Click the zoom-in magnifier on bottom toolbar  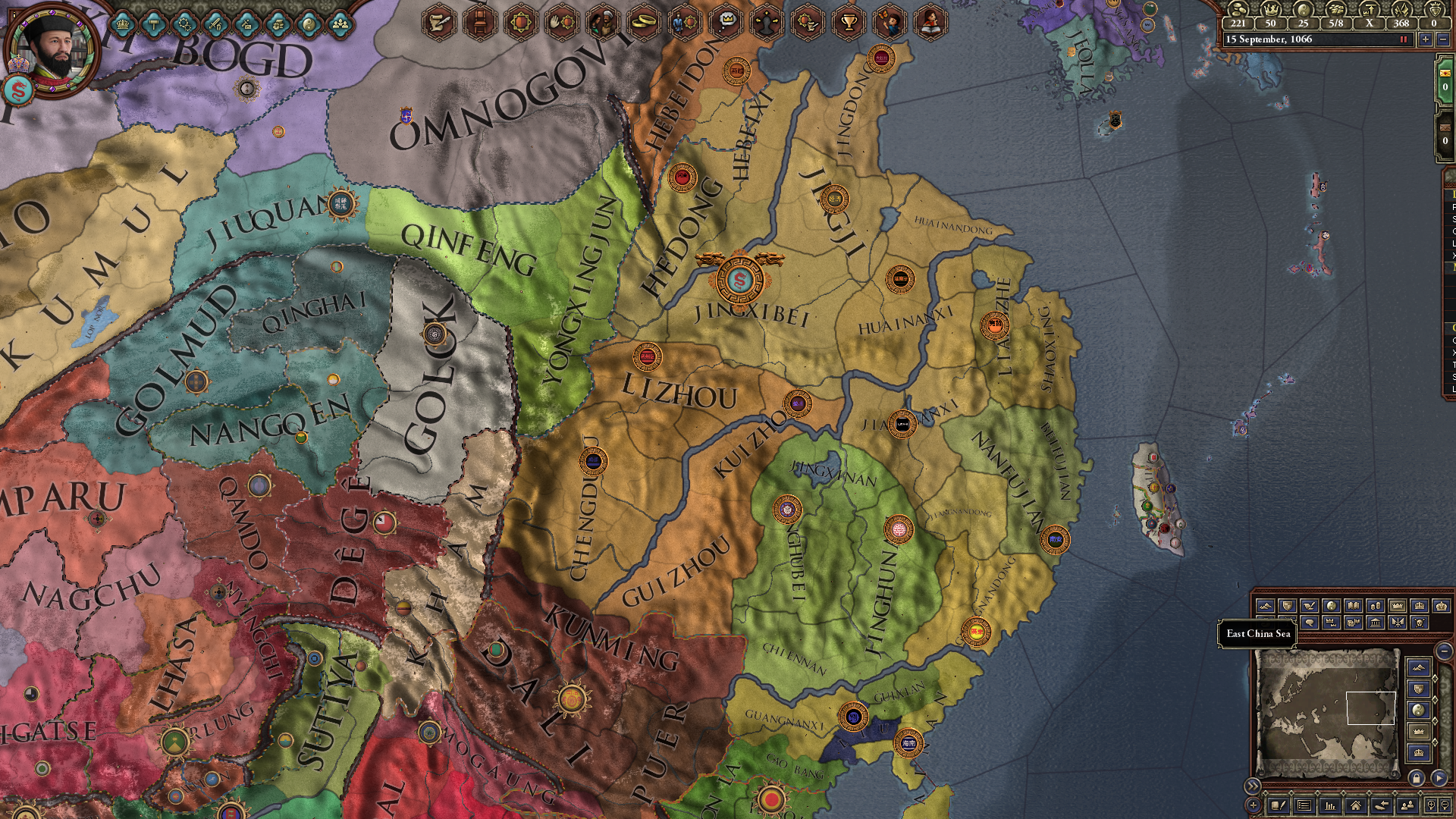pos(1430,806)
